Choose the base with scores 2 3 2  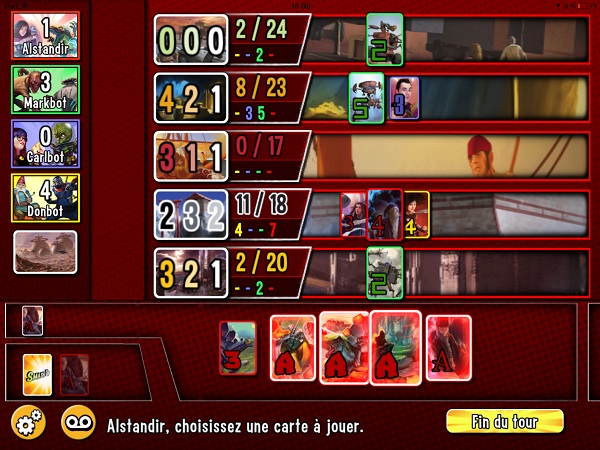point(190,214)
